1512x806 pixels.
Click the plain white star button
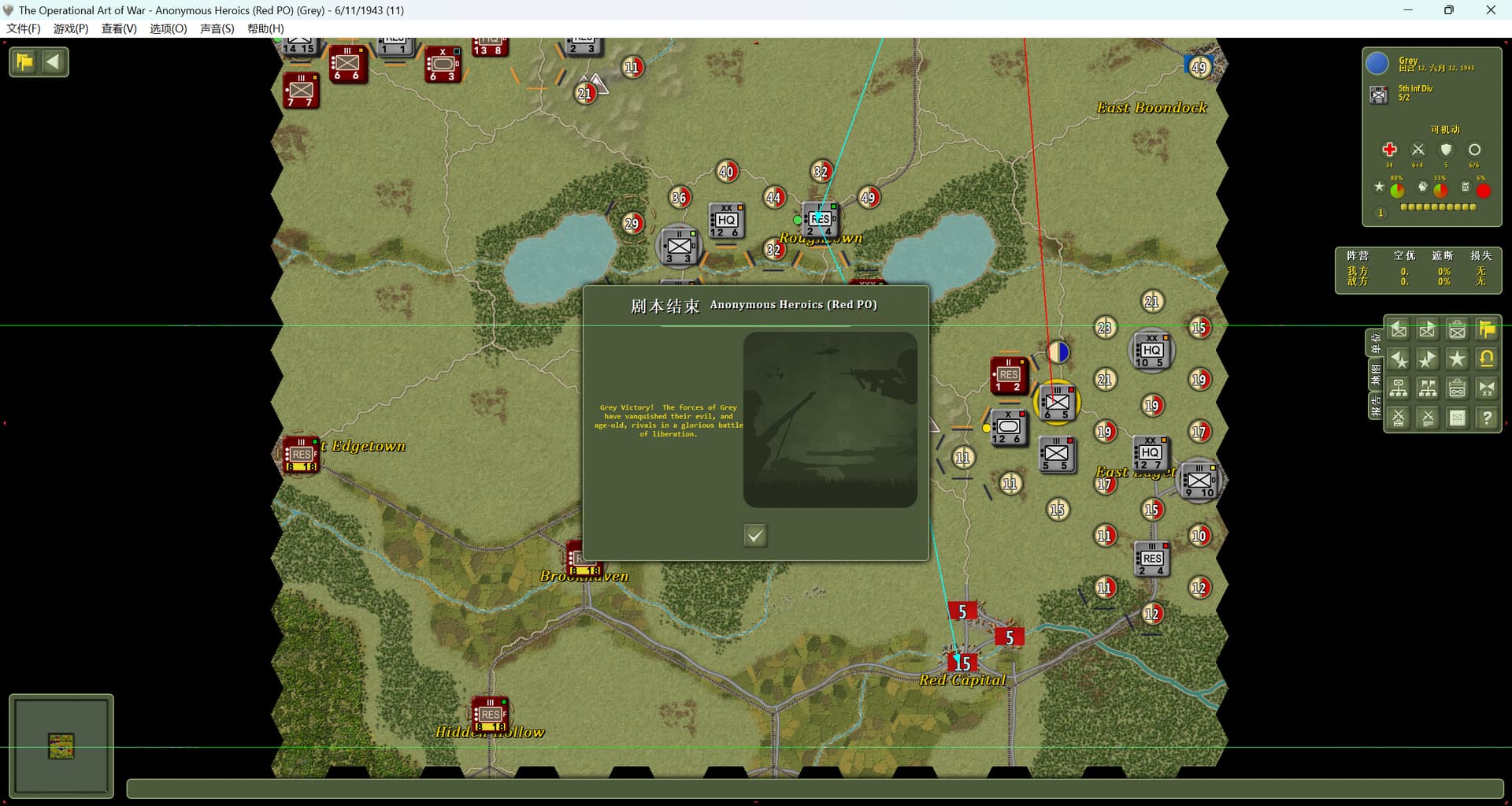coord(1457,359)
